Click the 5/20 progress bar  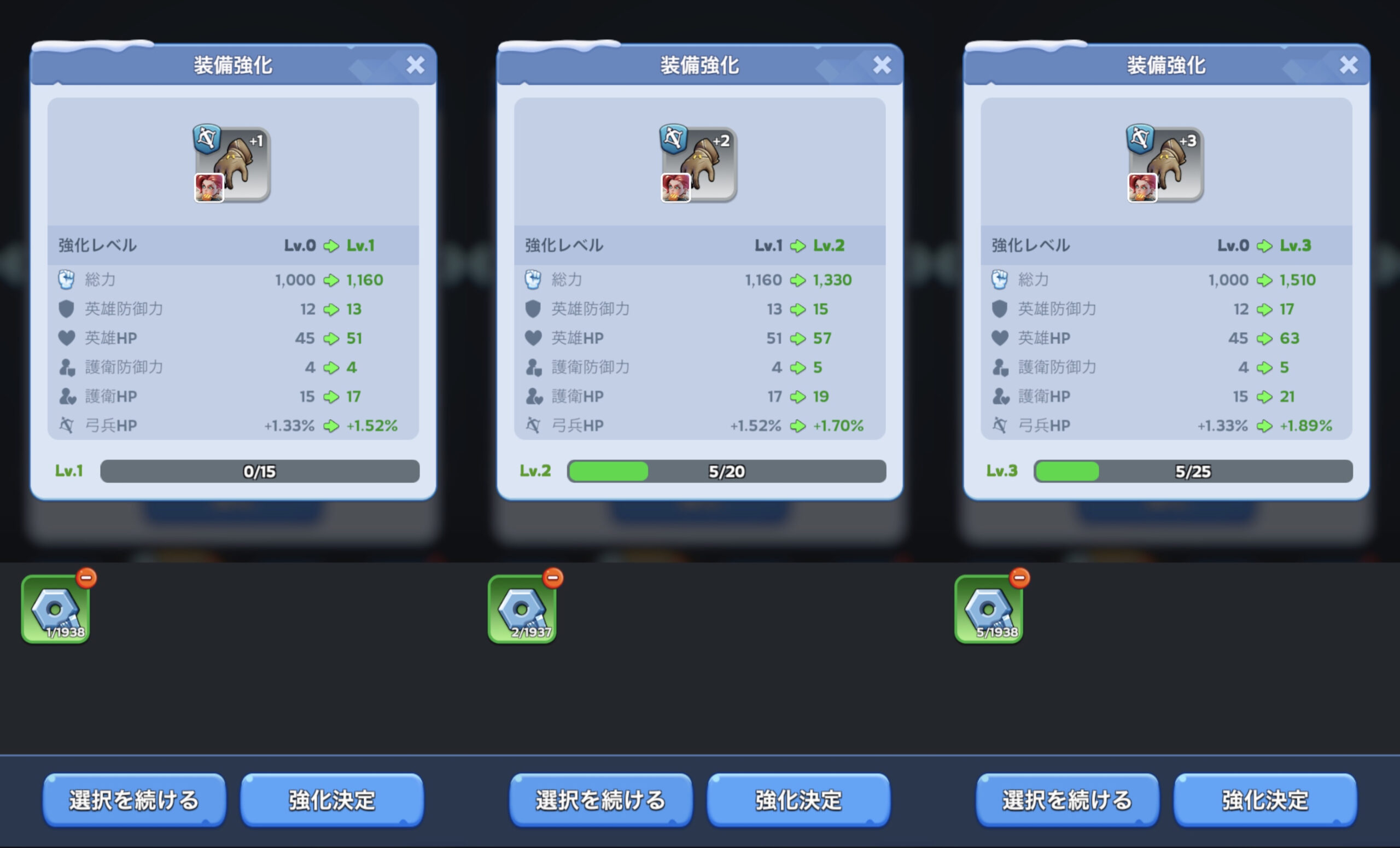pyautogui.click(x=726, y=471)
